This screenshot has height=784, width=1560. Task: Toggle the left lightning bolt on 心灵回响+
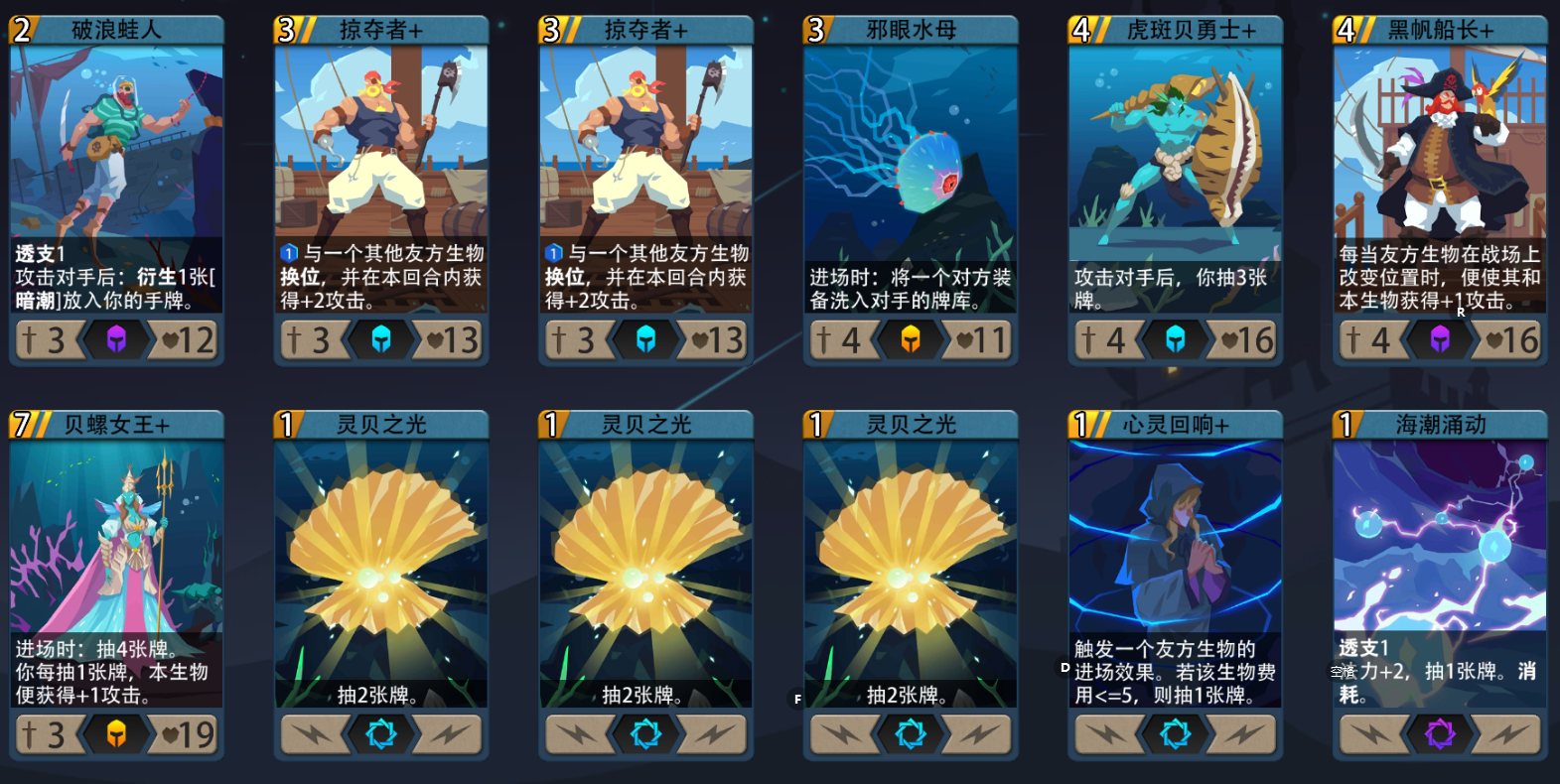click(x=1108, y=734)
